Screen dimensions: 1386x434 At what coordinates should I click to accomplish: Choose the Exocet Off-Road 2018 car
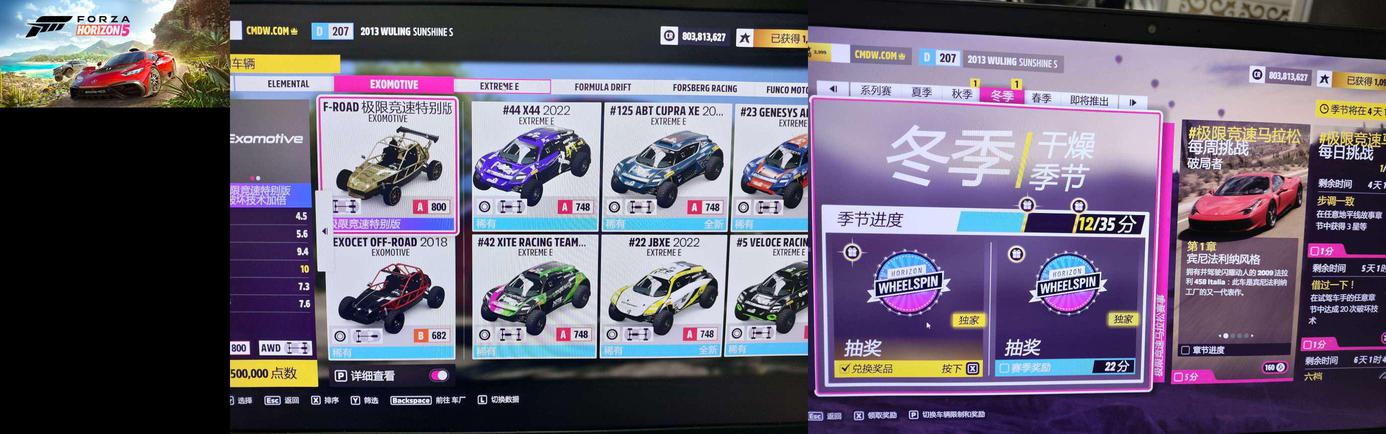click(389, 296)
